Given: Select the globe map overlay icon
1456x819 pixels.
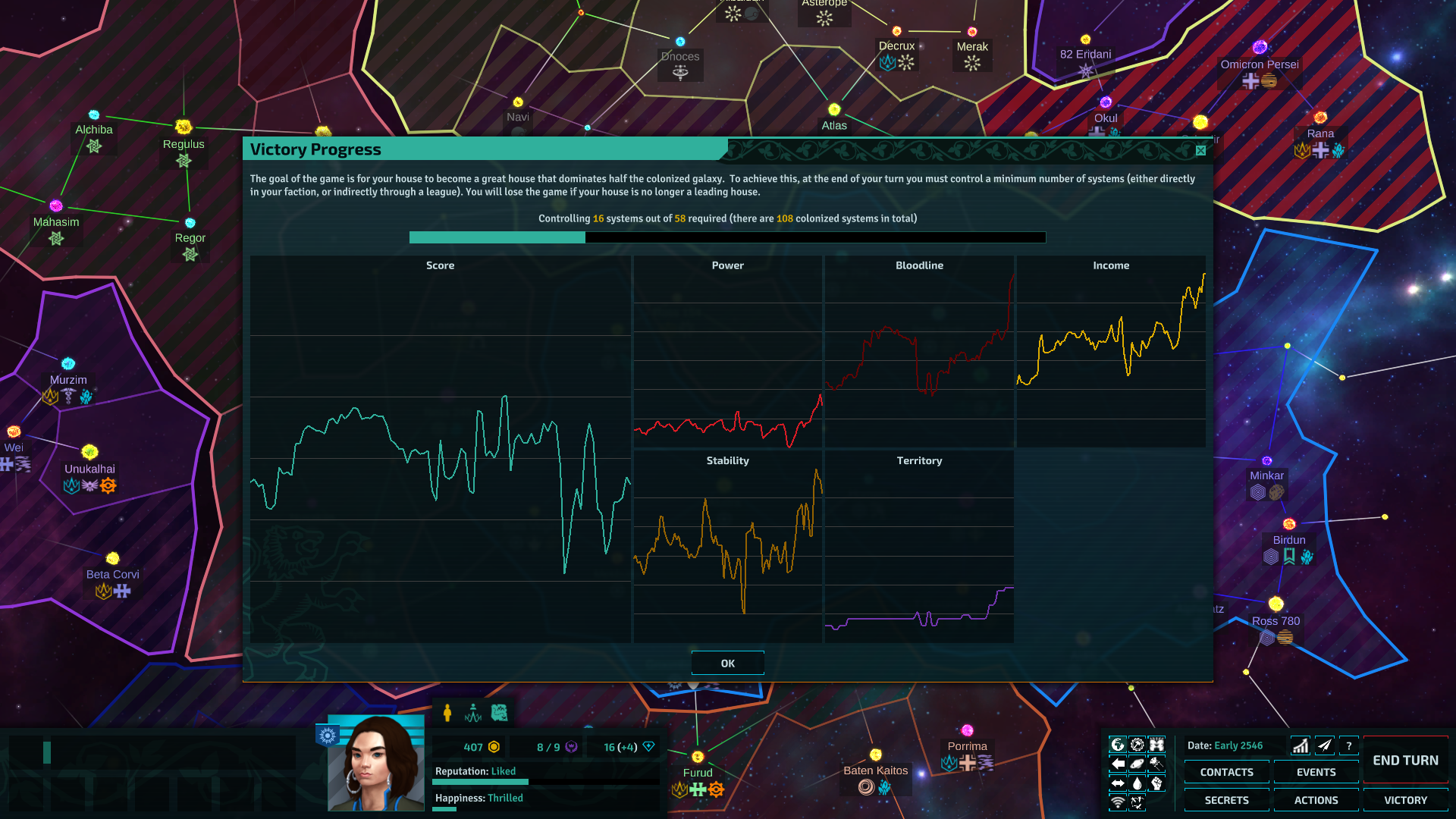Looking at the screenshot, I should click(1118, 743).
